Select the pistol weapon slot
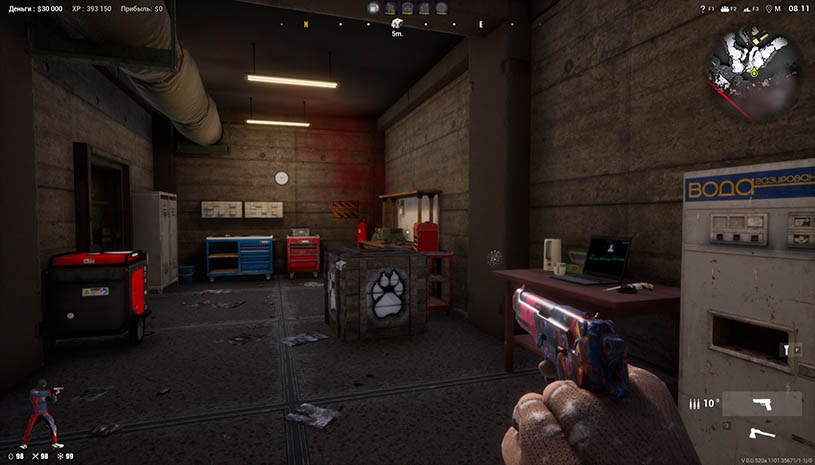The width and height of the screenshot is (815, 465). tap(761, 403)
